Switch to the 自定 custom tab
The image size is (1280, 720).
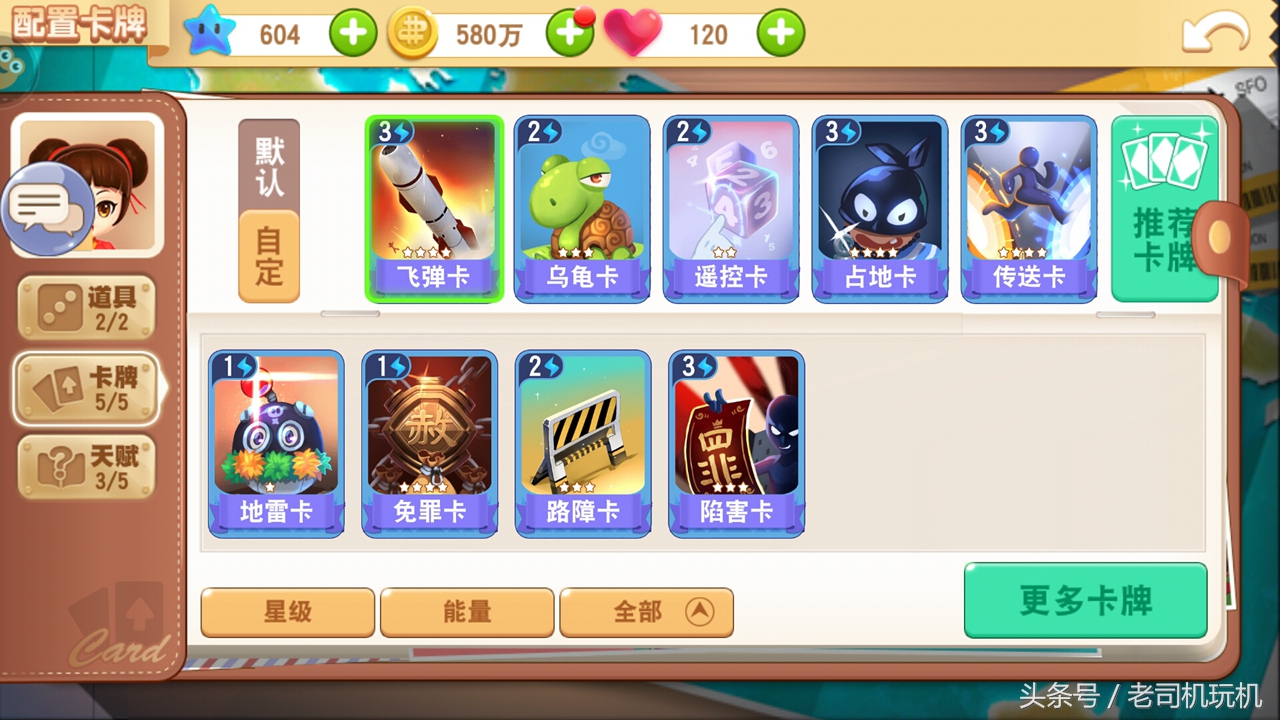pos(267,250)
